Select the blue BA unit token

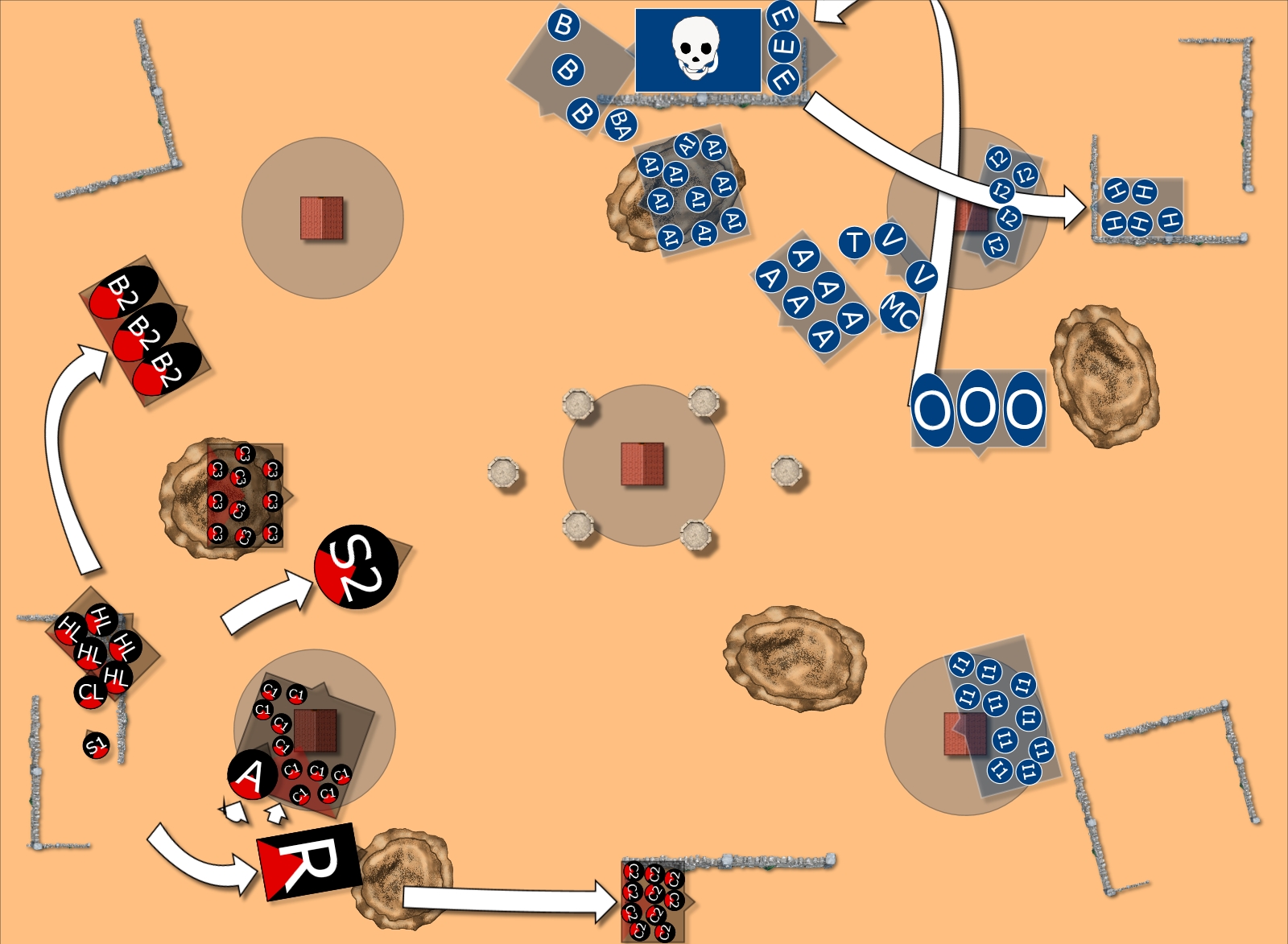click(620, 124)
